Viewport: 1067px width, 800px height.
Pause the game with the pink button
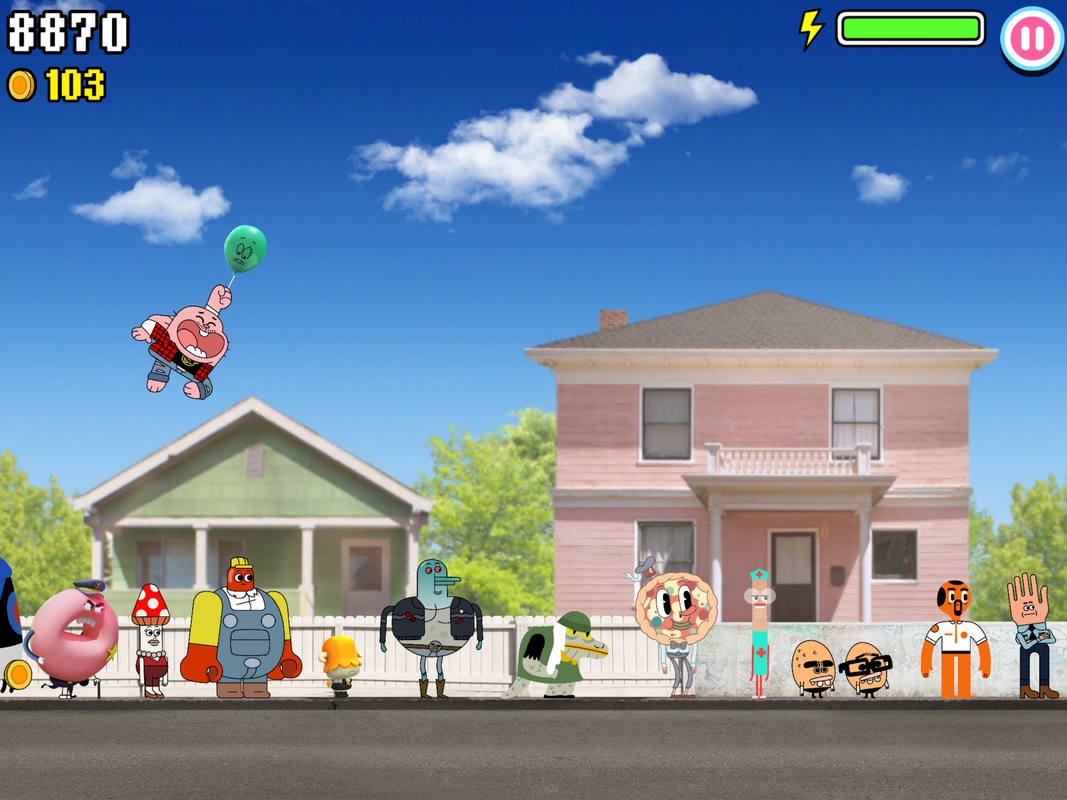pos(1031,38)
